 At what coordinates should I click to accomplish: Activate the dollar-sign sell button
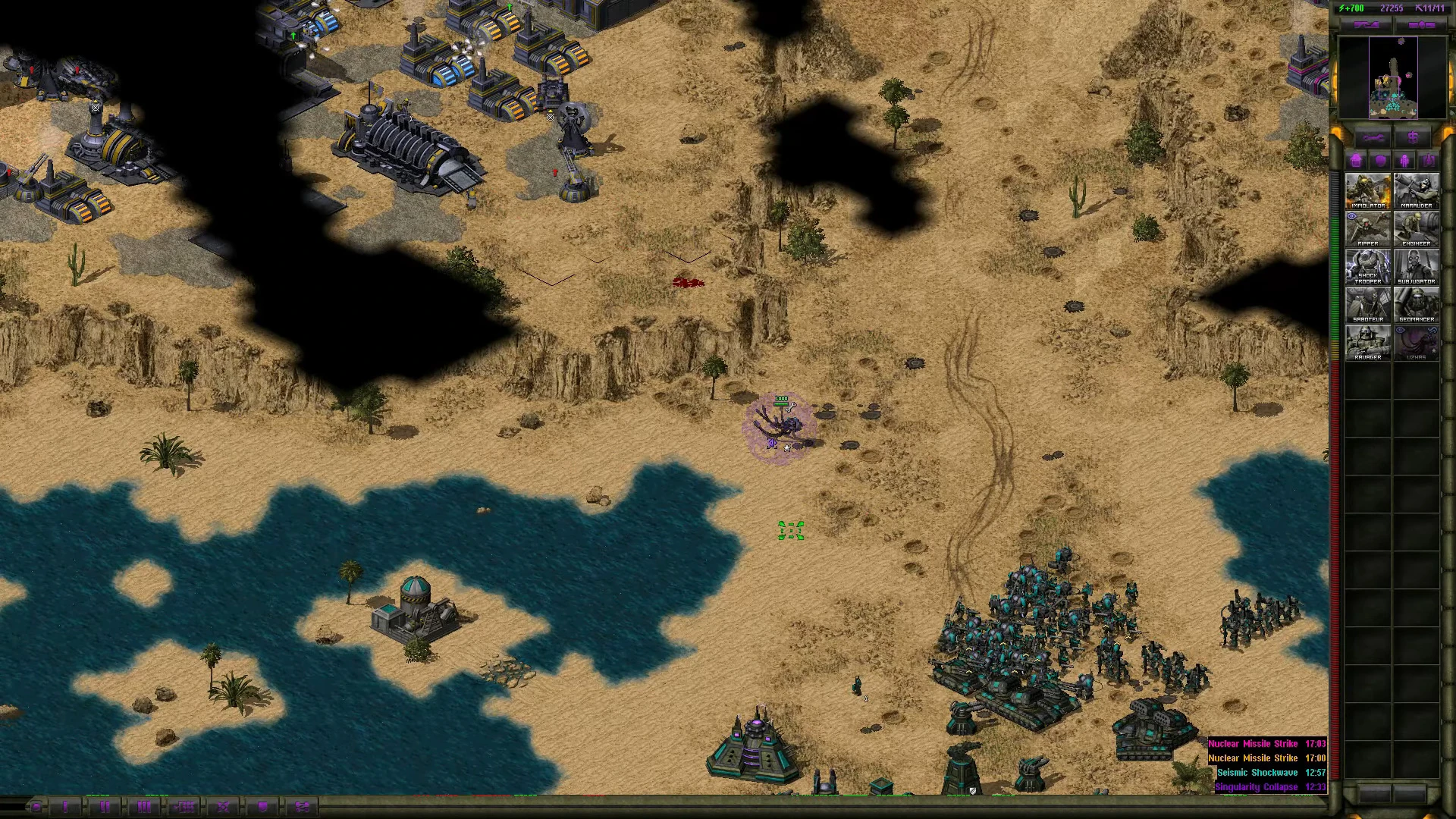(1413, 138)
